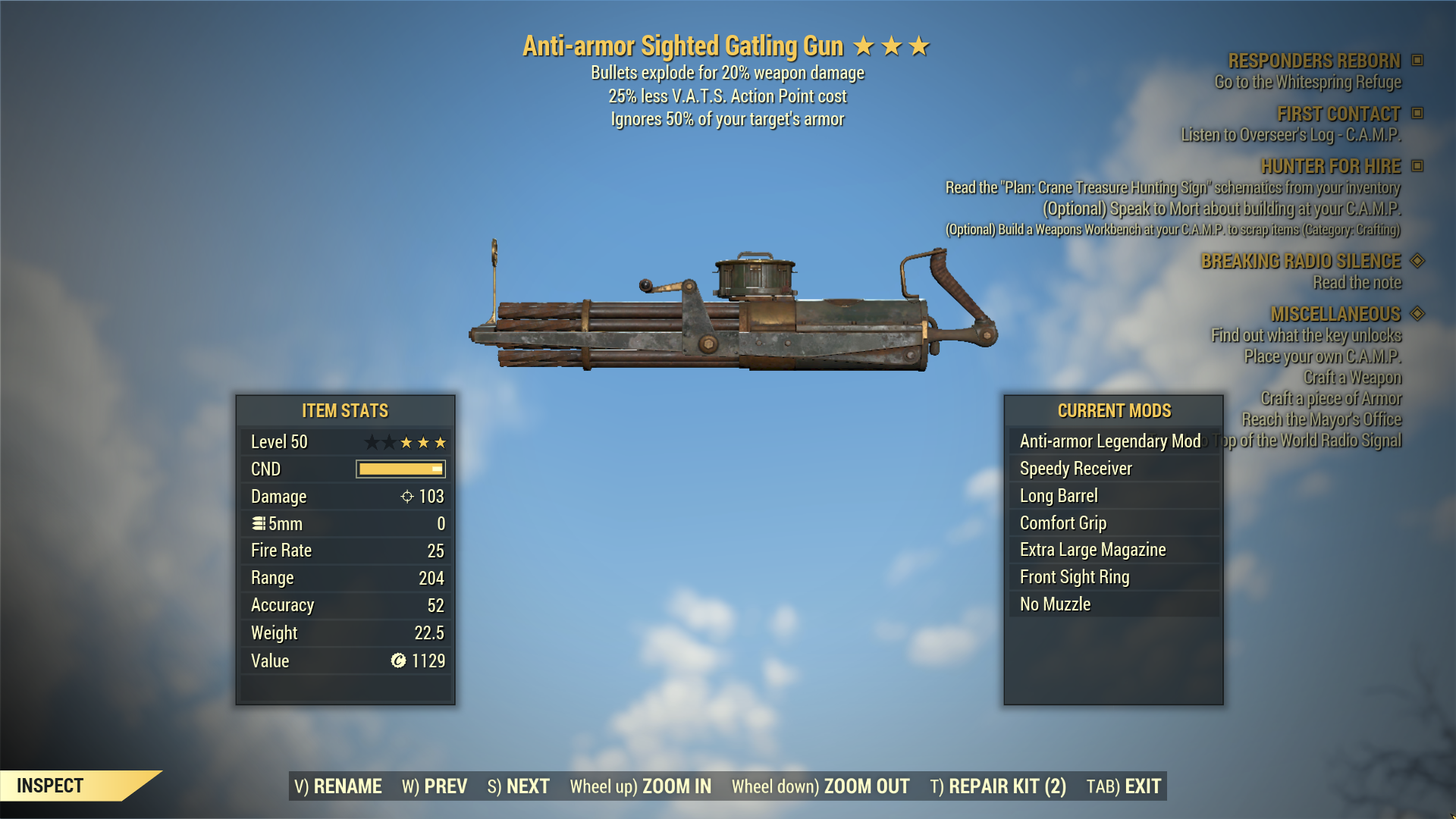This screenshot has width=1456, height=819.
Task: Select the Extra Large Magazine mod
Action: tap(1093, 550)
